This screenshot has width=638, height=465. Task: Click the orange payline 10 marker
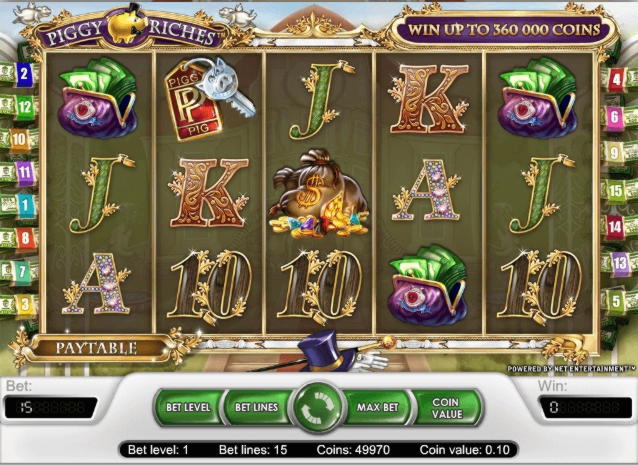pos(22,139)
